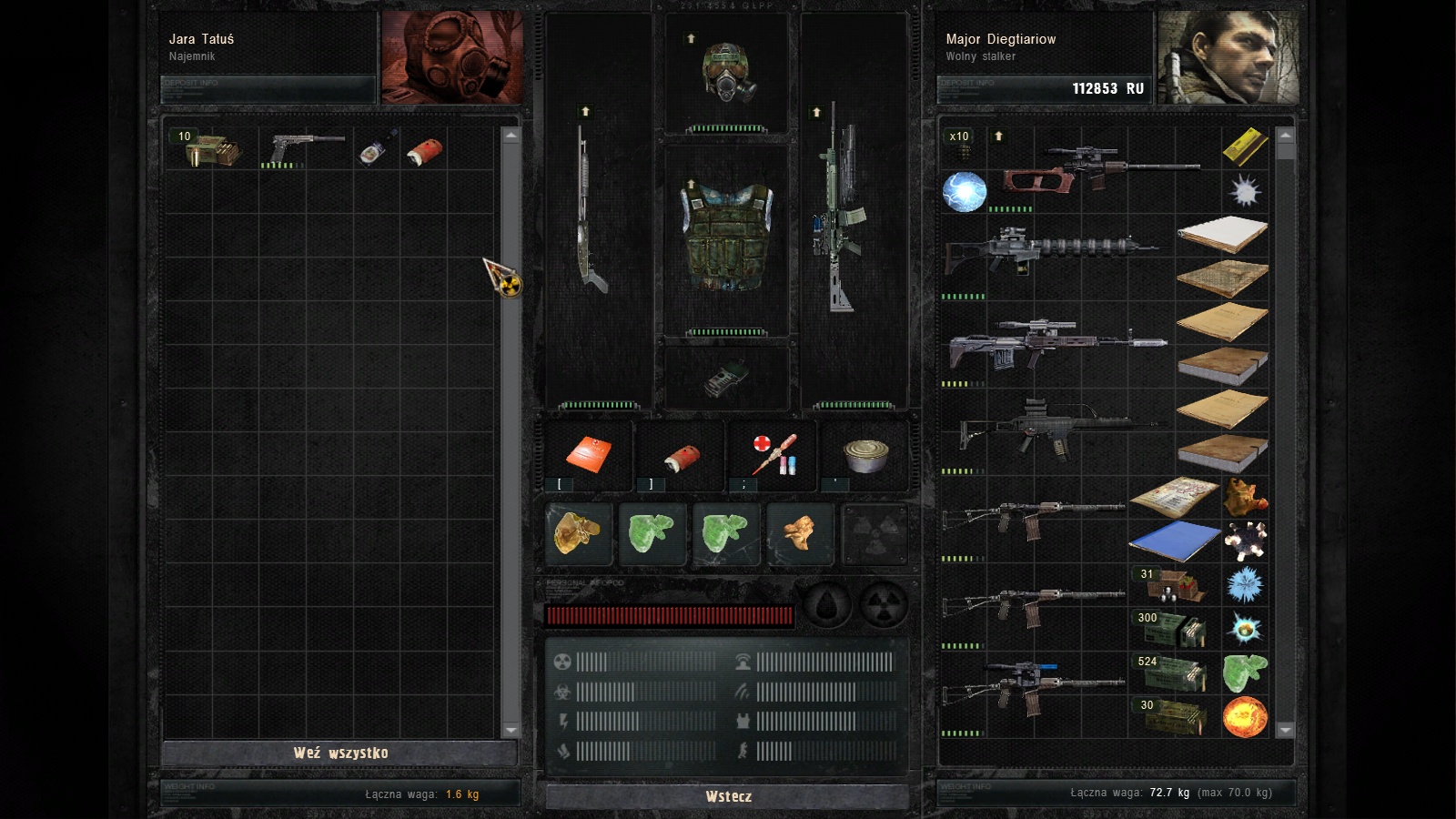Select the fiery orange orb artifact

click(1245, 716)
